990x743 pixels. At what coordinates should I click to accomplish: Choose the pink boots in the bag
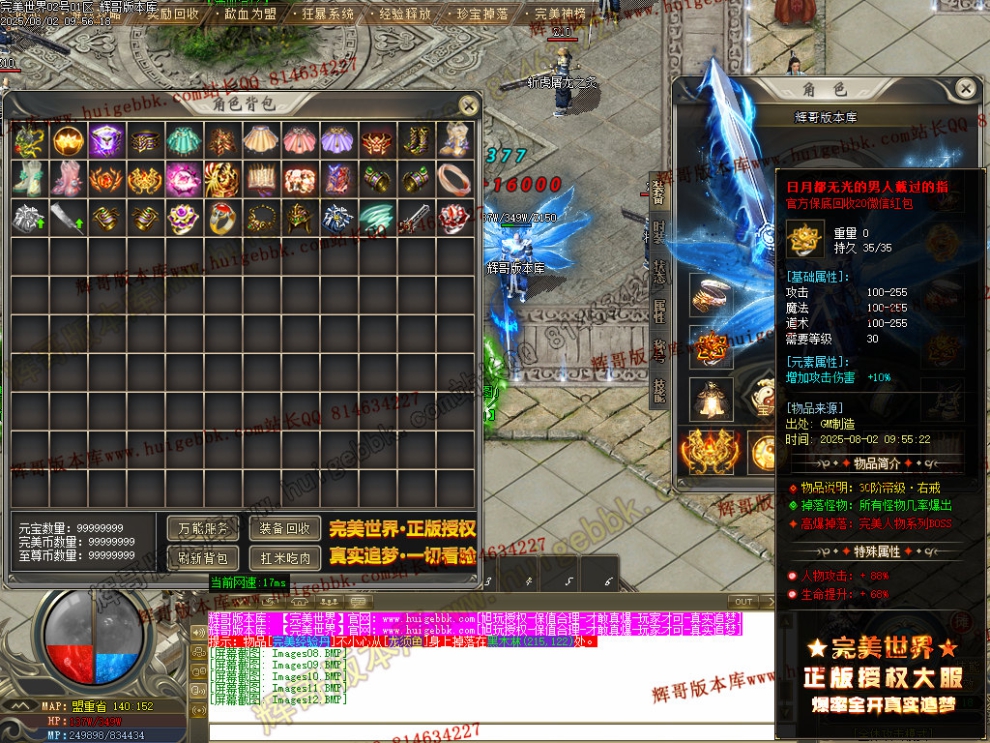68,178
